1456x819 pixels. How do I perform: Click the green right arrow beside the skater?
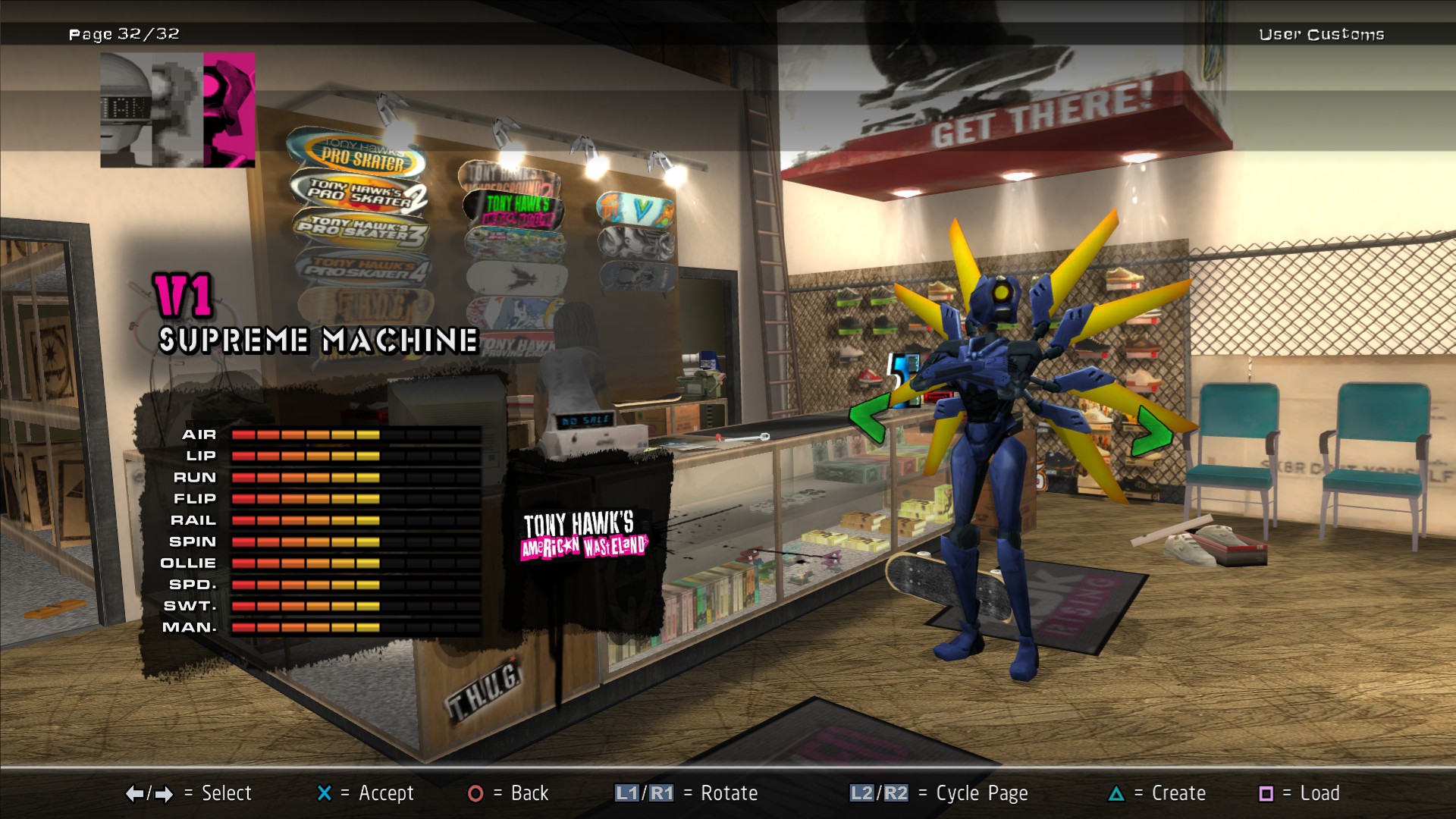pyautogui.click(x=1152, y=431)
